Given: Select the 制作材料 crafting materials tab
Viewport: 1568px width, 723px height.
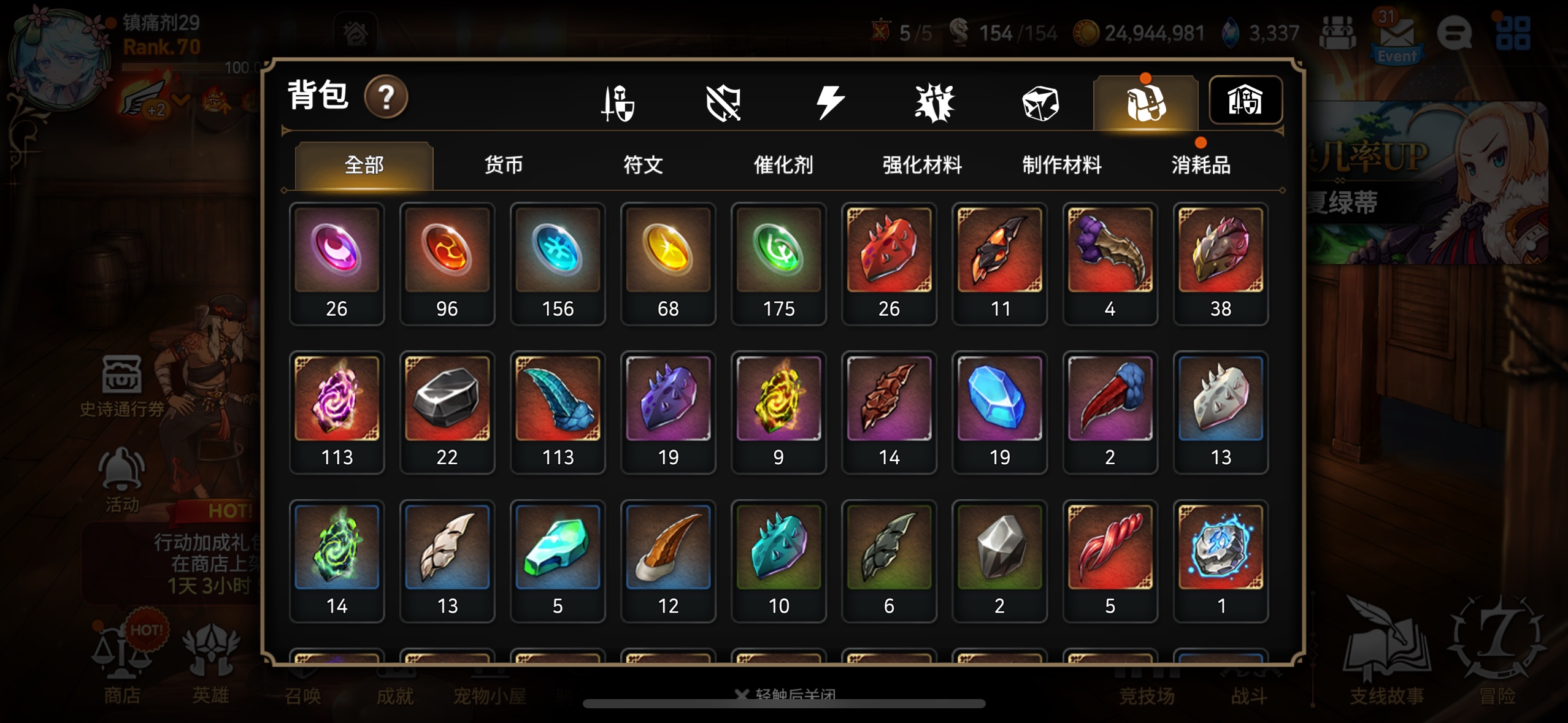Looking at the screenshot, I should point(1061,165).
